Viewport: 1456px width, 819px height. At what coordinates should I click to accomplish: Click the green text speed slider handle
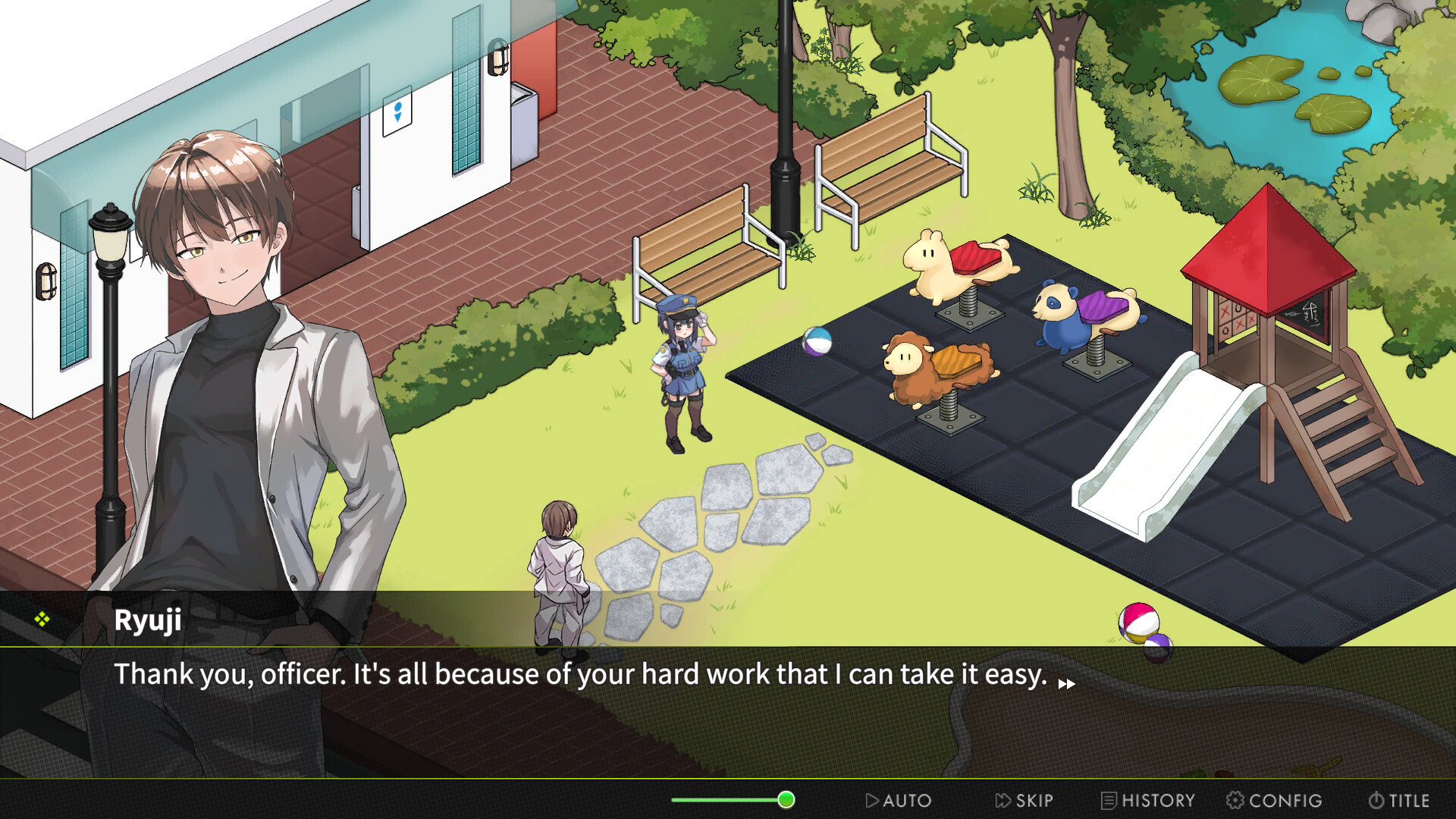(786, 799)
